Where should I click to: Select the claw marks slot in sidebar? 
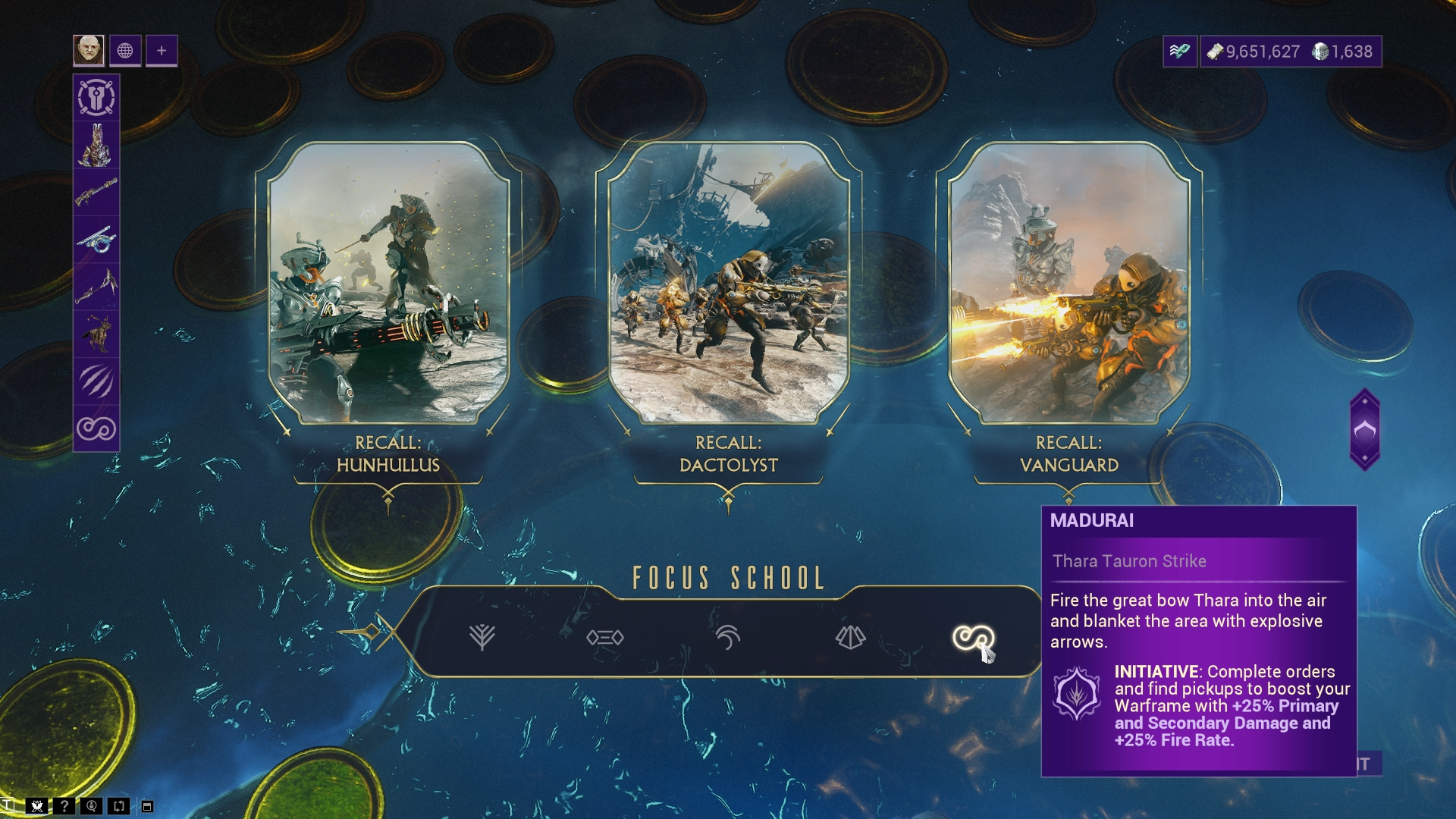[96, 381]
